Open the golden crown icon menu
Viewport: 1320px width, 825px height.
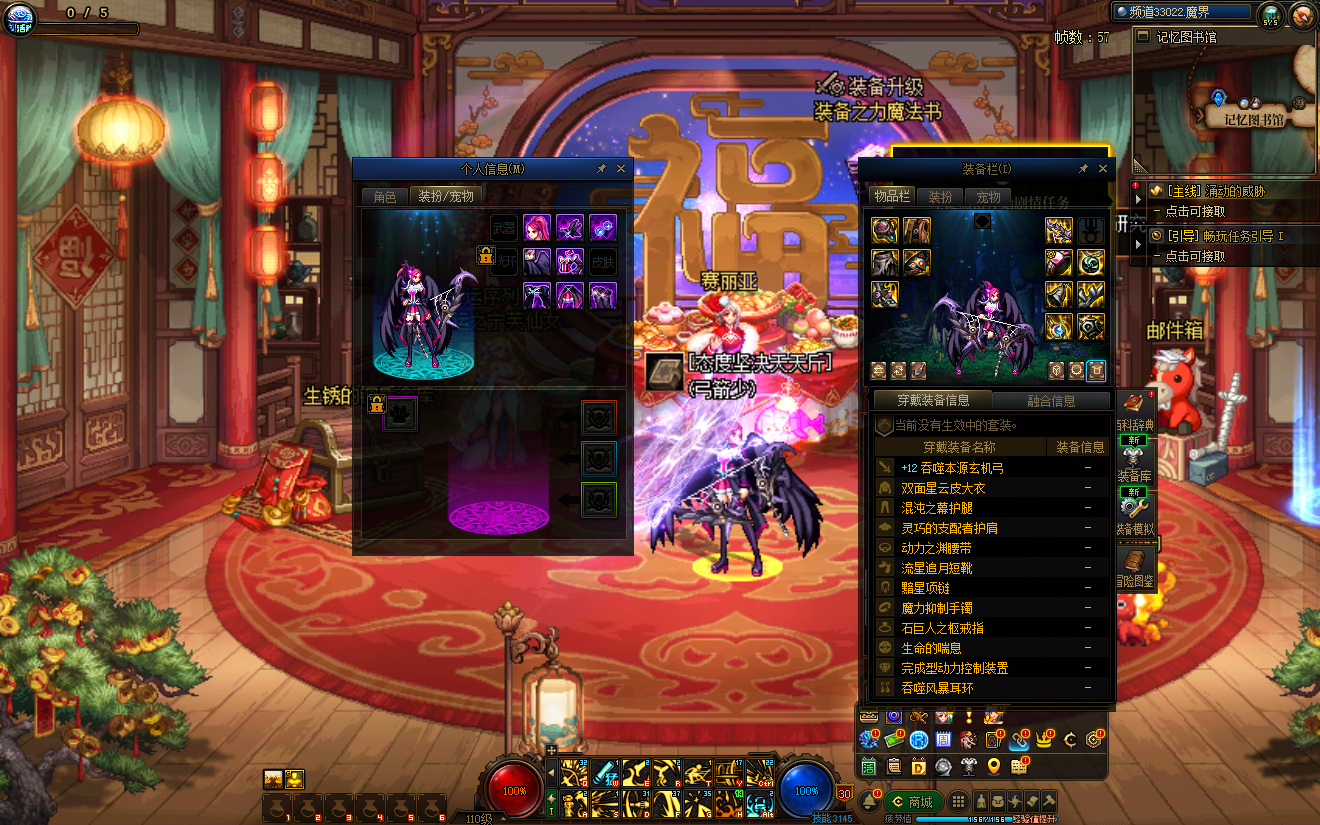click(x=1047, y=740)
